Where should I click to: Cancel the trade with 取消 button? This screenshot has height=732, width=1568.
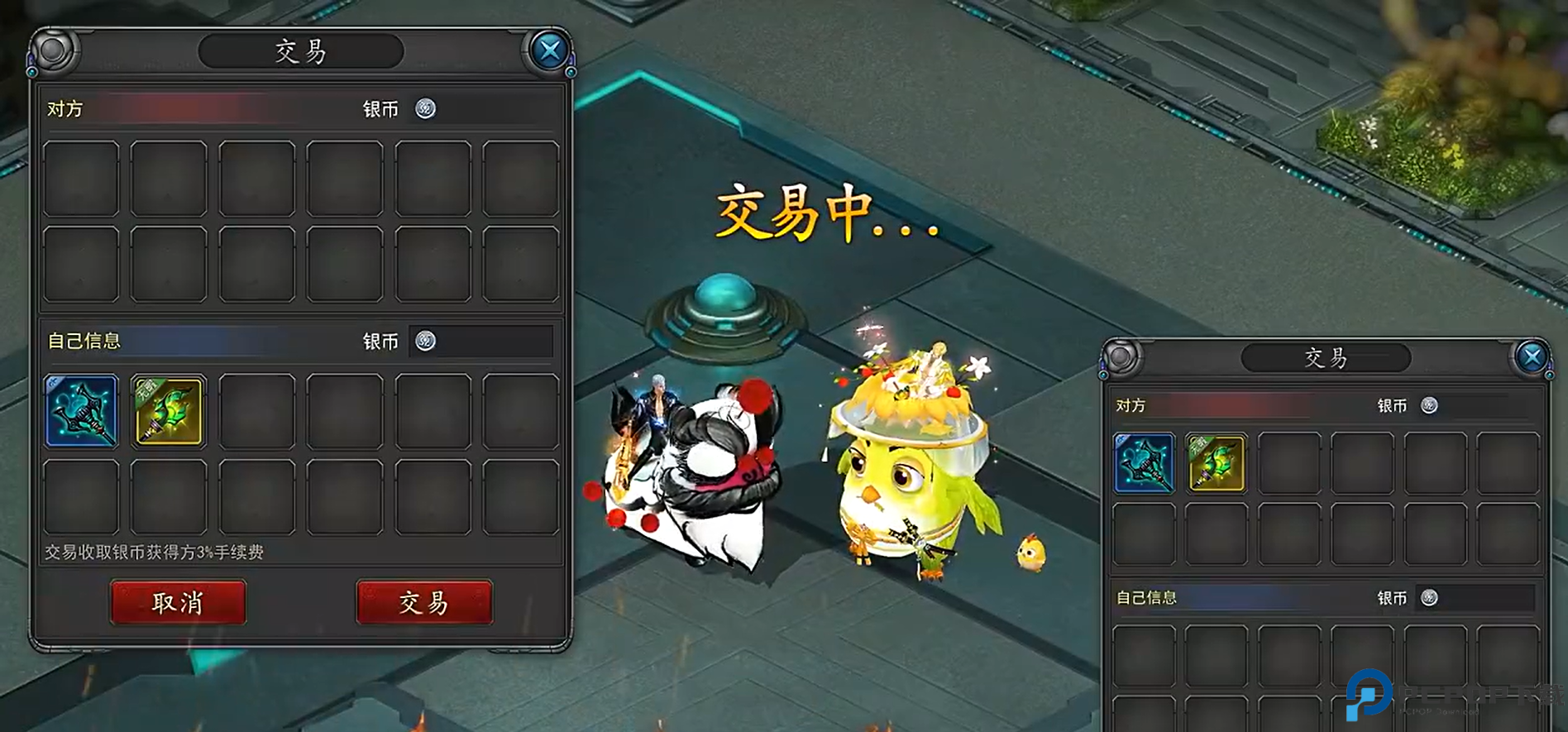tap(178, 602)
